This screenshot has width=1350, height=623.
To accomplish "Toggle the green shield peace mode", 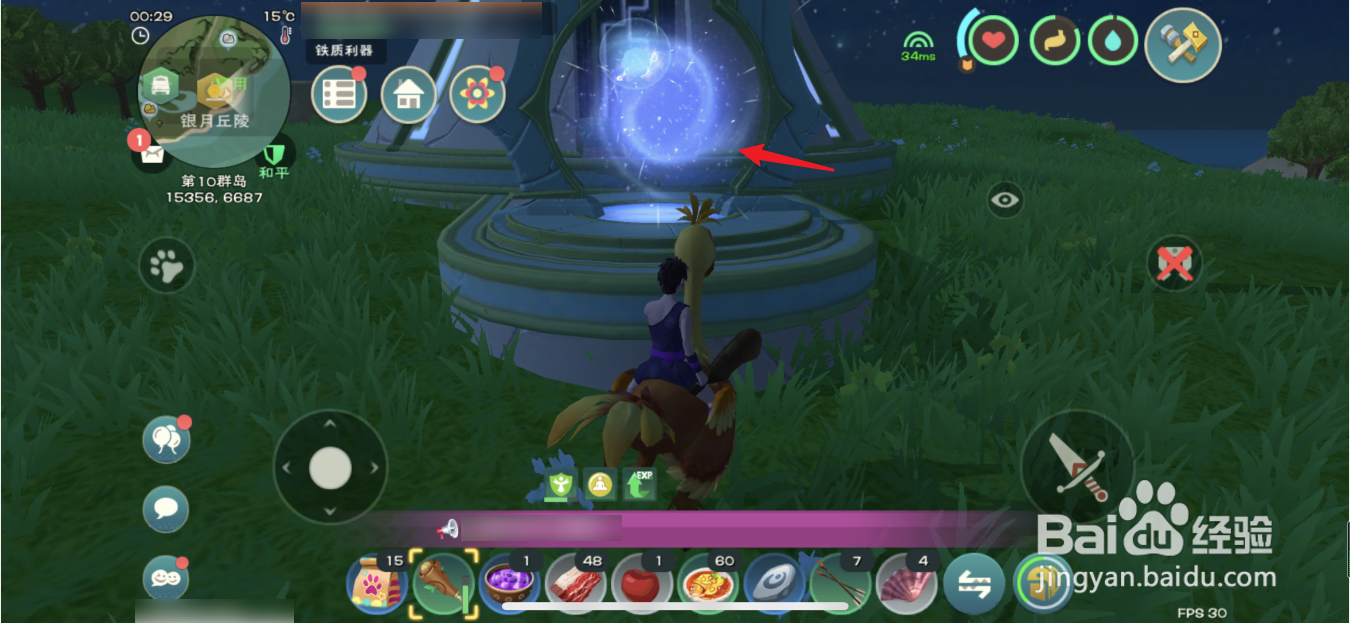I will coord(273,154).
